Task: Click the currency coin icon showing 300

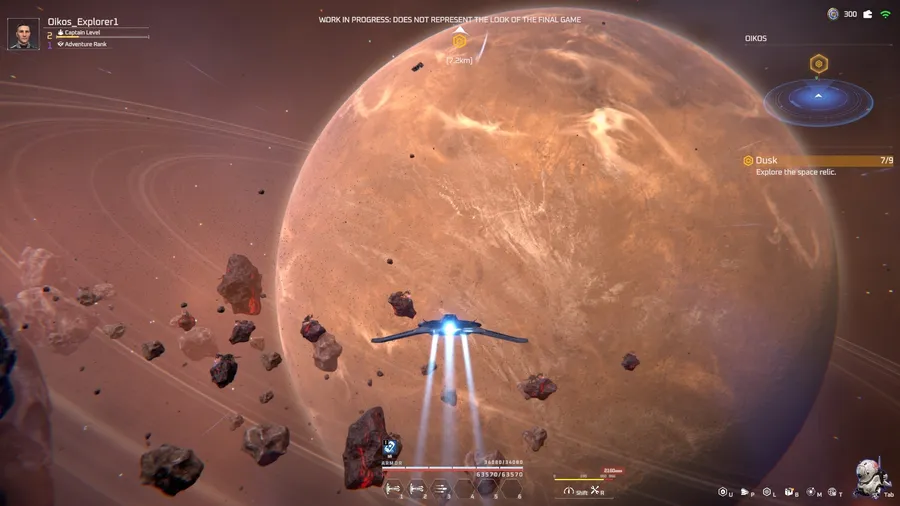Action: [x=833, y=14]
